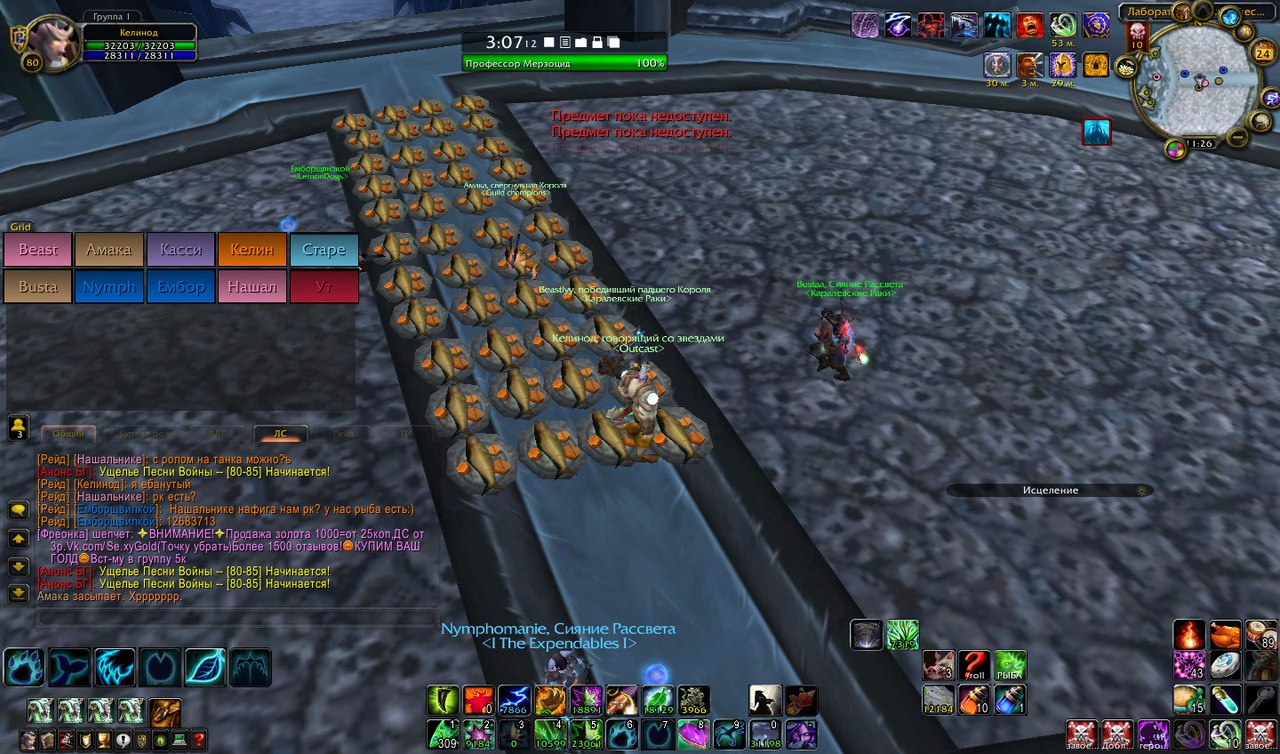Viewport: 1280px width, 754px height.
Task: Target Амака in the Grid frame
Action: 109,250
